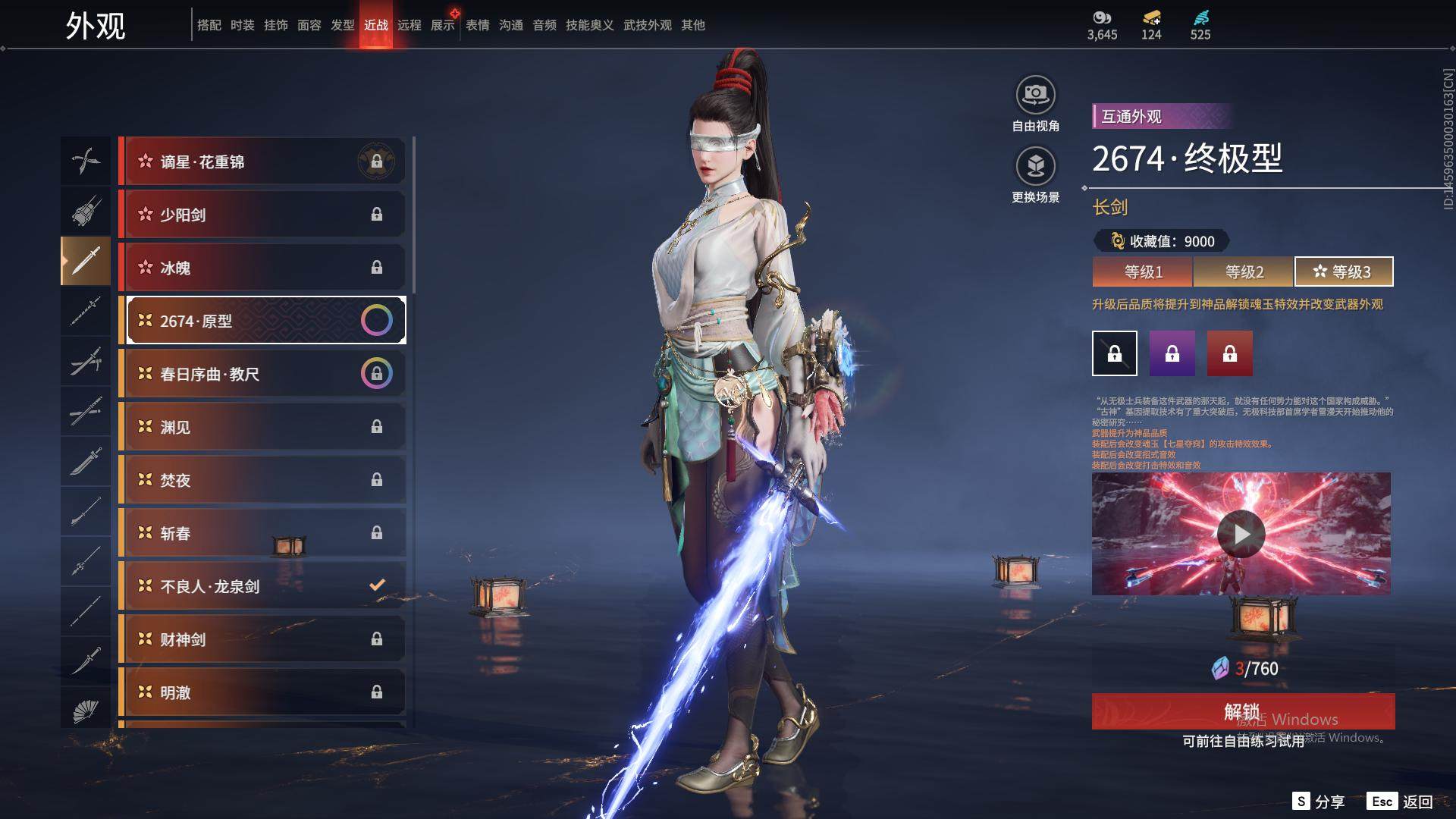
Task: Choose the 焚夜 weapon skin
Action: 262,480
